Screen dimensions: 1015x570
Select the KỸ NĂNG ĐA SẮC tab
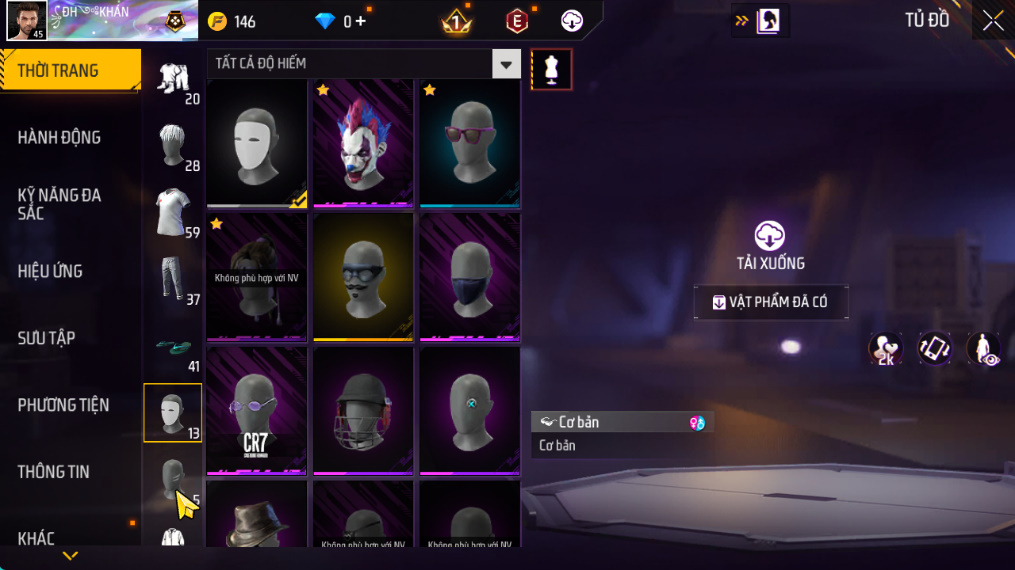[60, 204]
